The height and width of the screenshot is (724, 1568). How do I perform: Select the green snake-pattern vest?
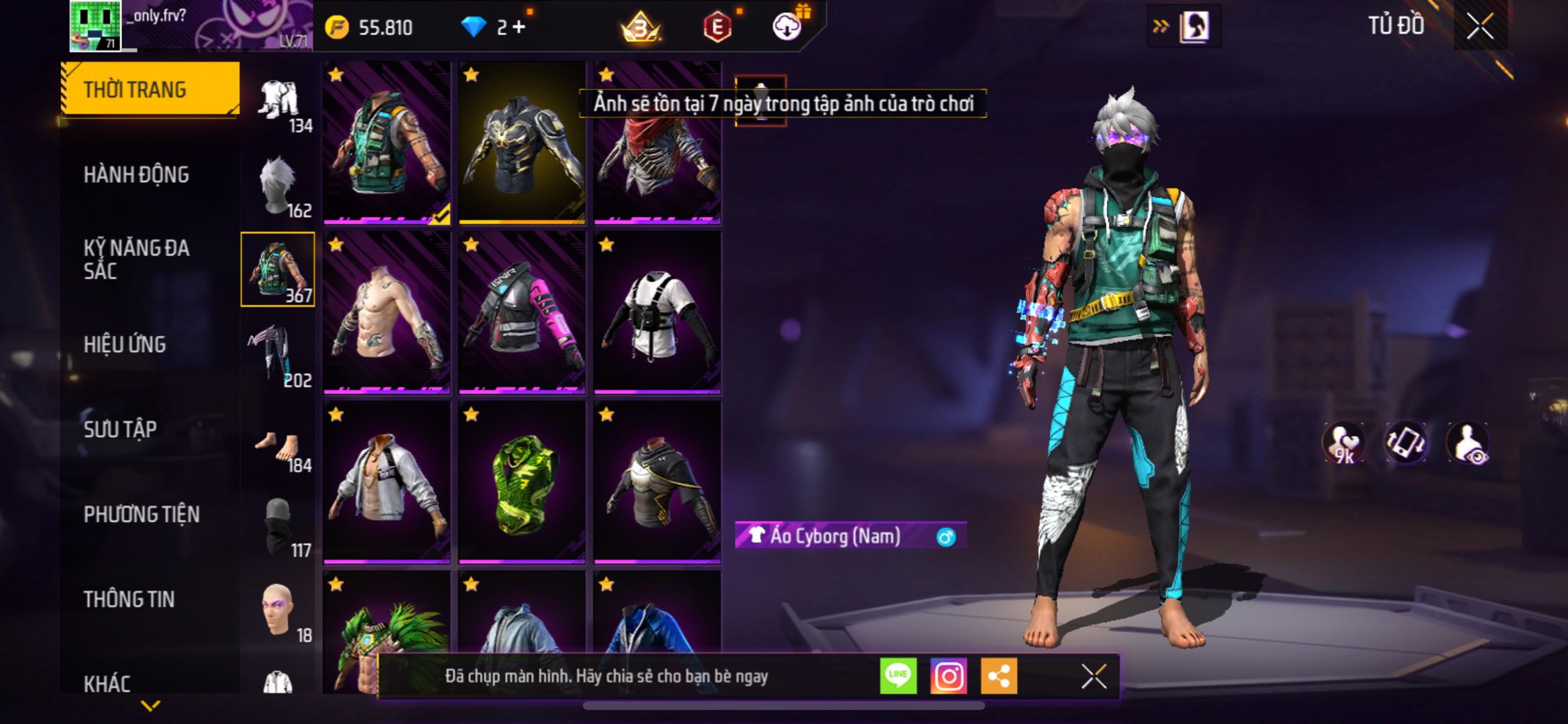coord(521,483)
